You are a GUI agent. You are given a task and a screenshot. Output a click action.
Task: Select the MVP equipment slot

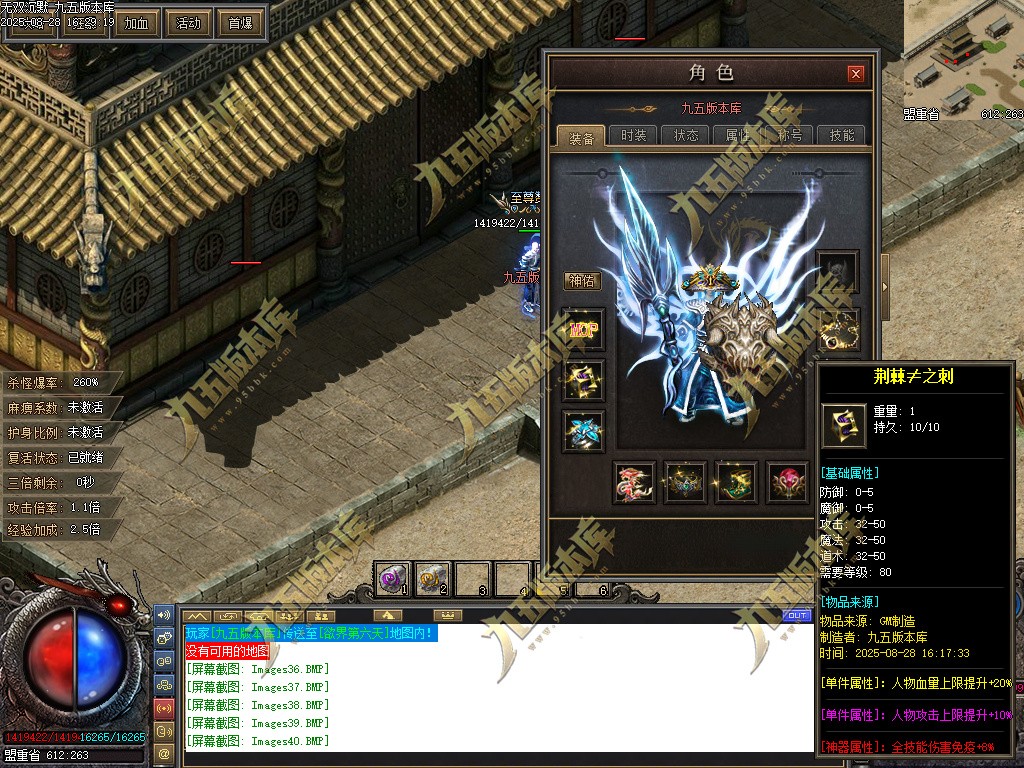click(583, 329)
